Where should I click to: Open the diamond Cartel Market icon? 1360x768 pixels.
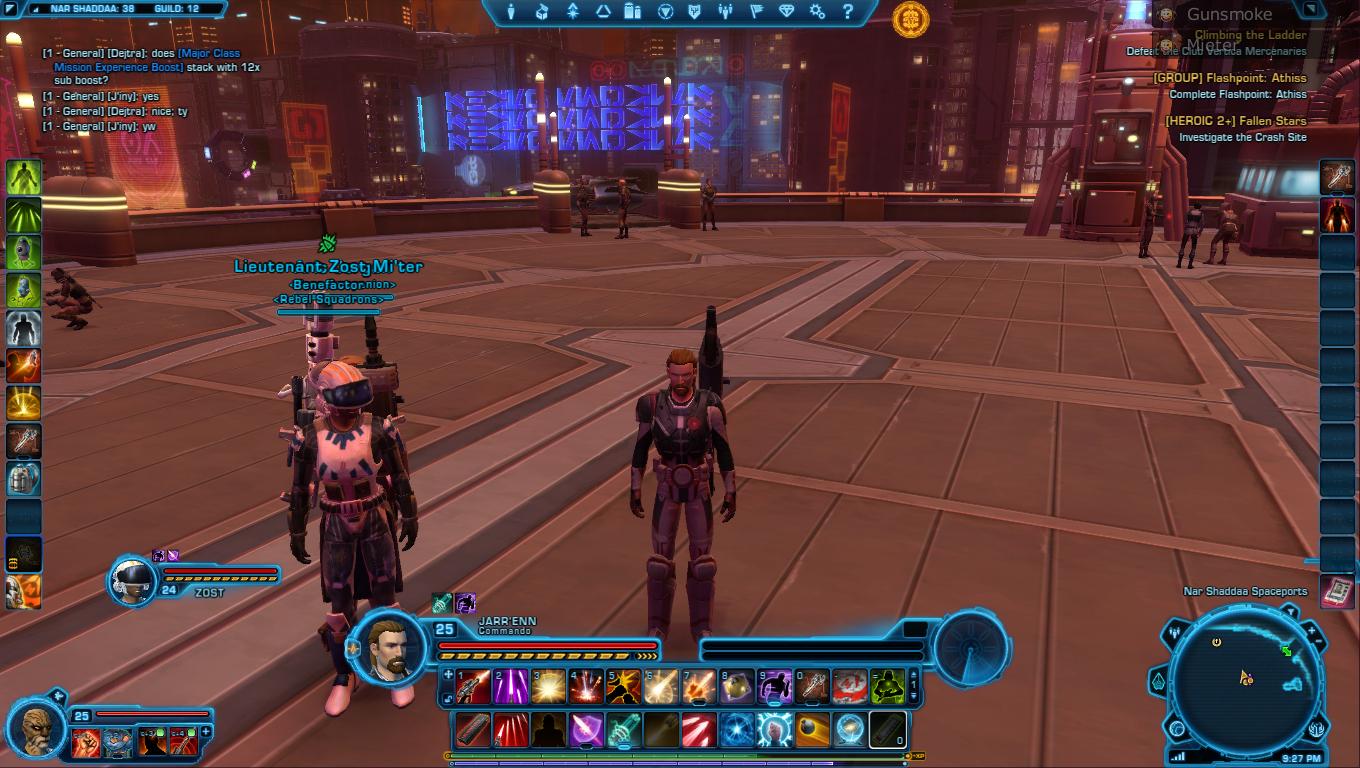tap(786, 12)
